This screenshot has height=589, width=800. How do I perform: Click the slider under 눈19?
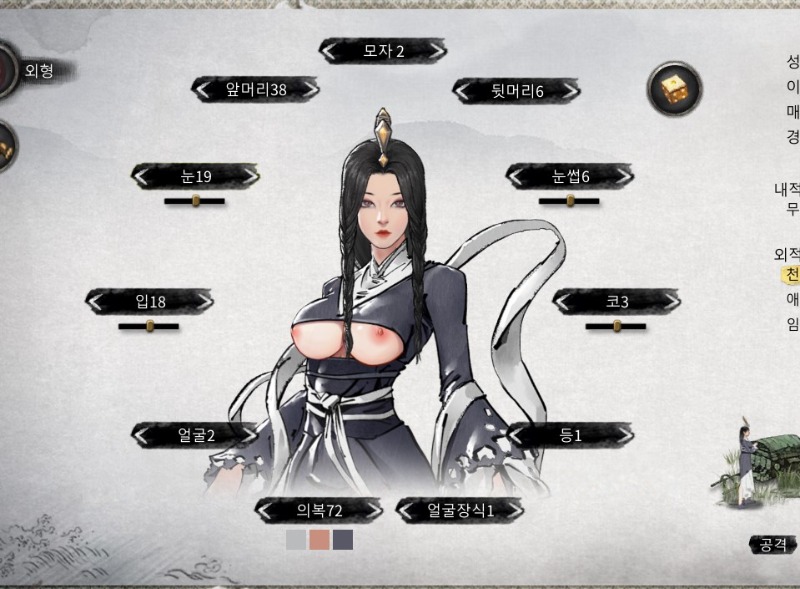(x=195, y=201)
